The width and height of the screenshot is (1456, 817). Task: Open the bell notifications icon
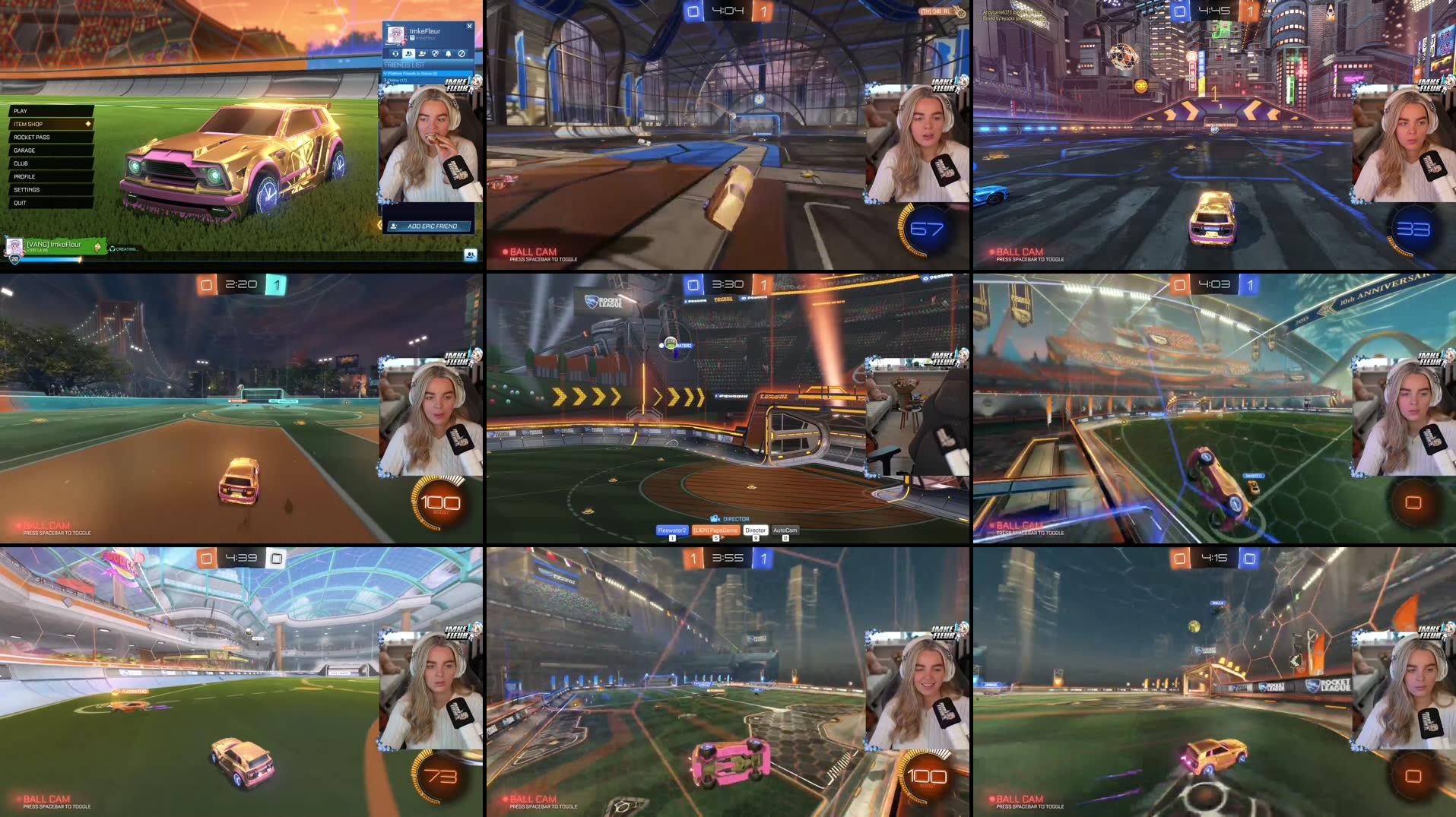click(449, 54)
